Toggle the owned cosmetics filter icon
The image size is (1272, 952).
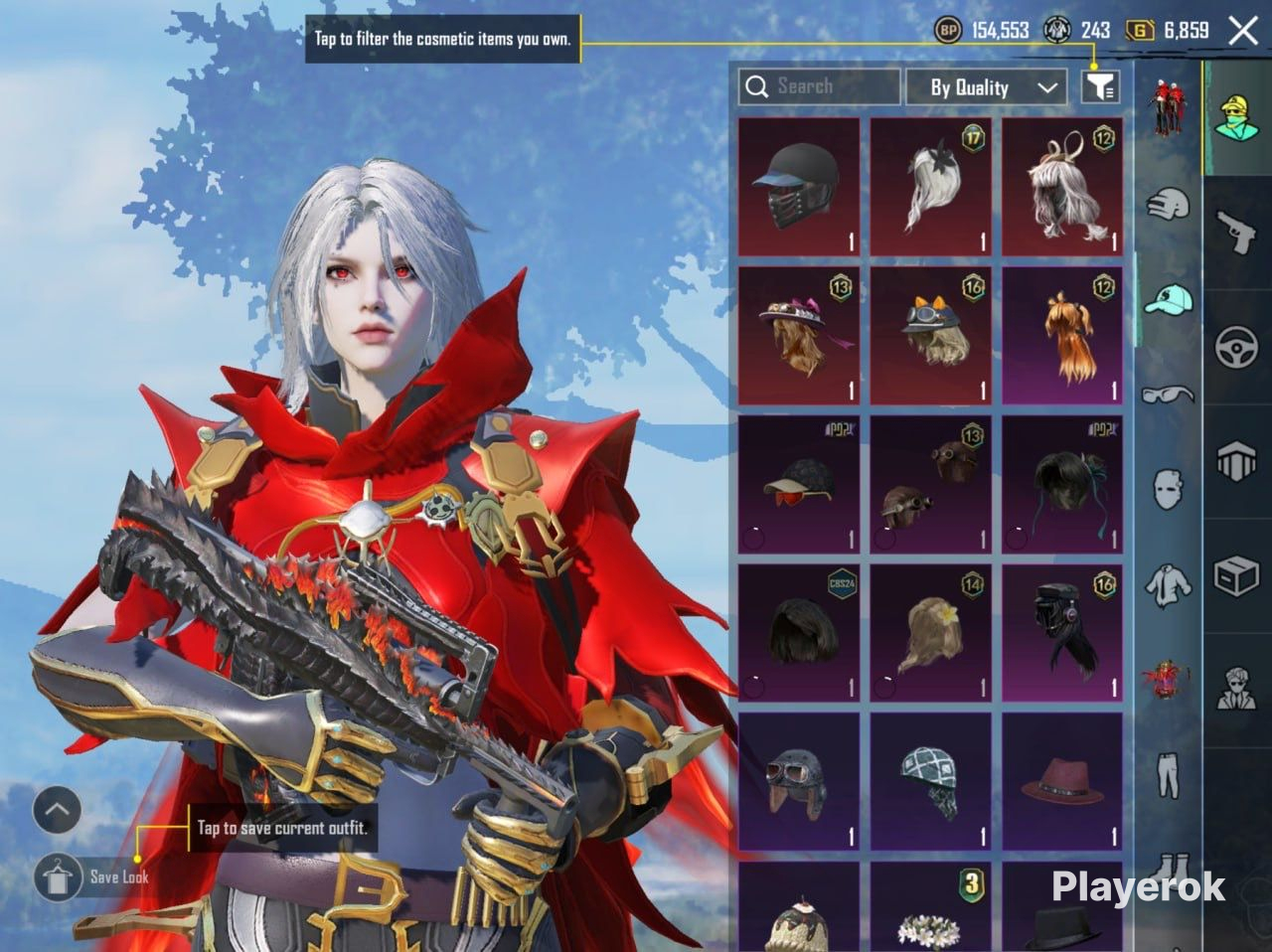tap(1100, 87)
